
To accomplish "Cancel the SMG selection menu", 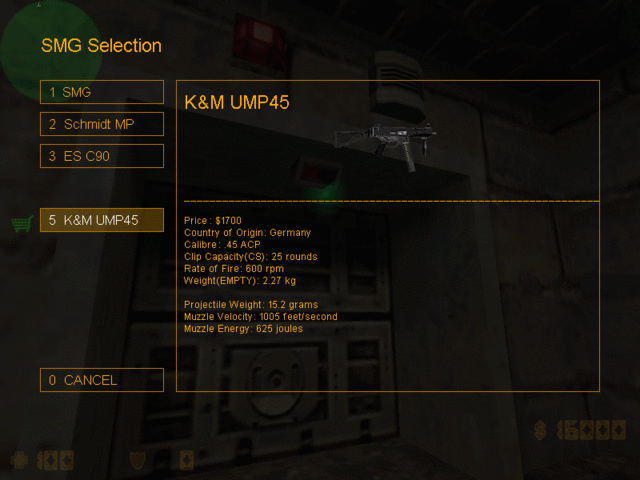I will click(x=101, y=380).
